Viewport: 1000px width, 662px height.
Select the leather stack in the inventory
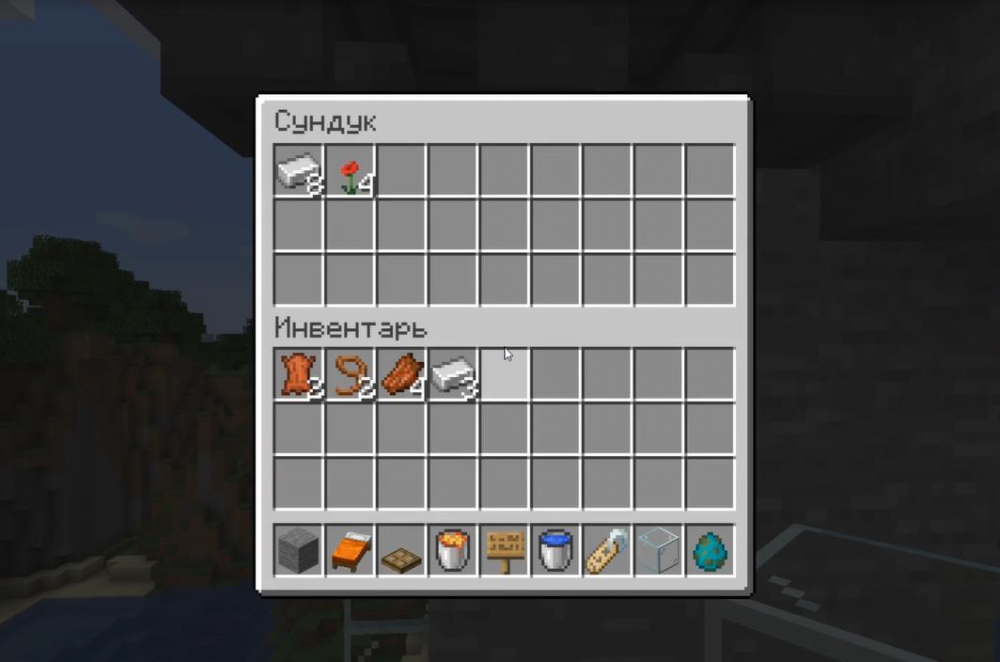pyautogui.click(x=299, y=374)
